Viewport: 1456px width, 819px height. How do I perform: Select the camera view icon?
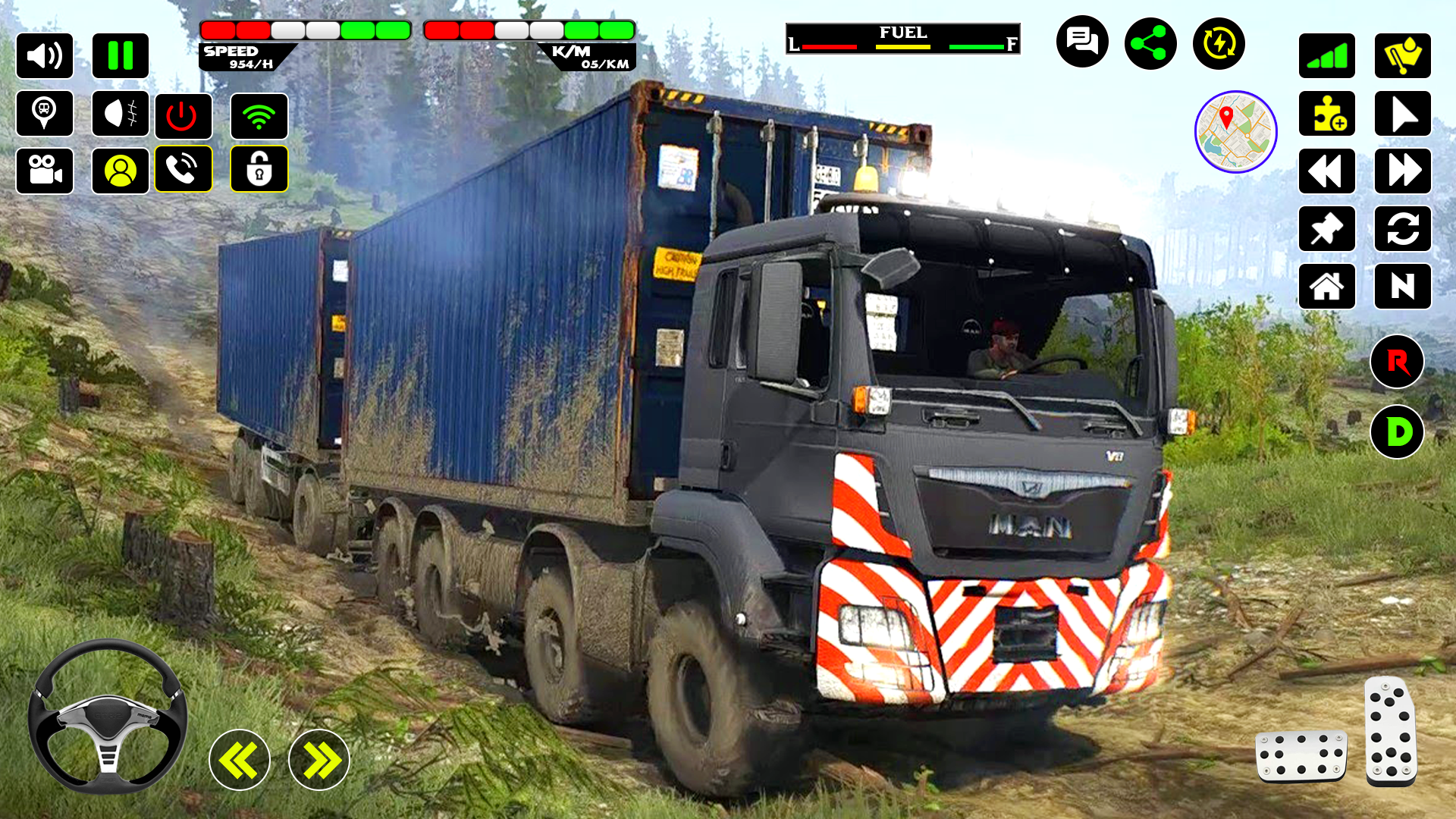pyautogui.click(x=45, y=169)
